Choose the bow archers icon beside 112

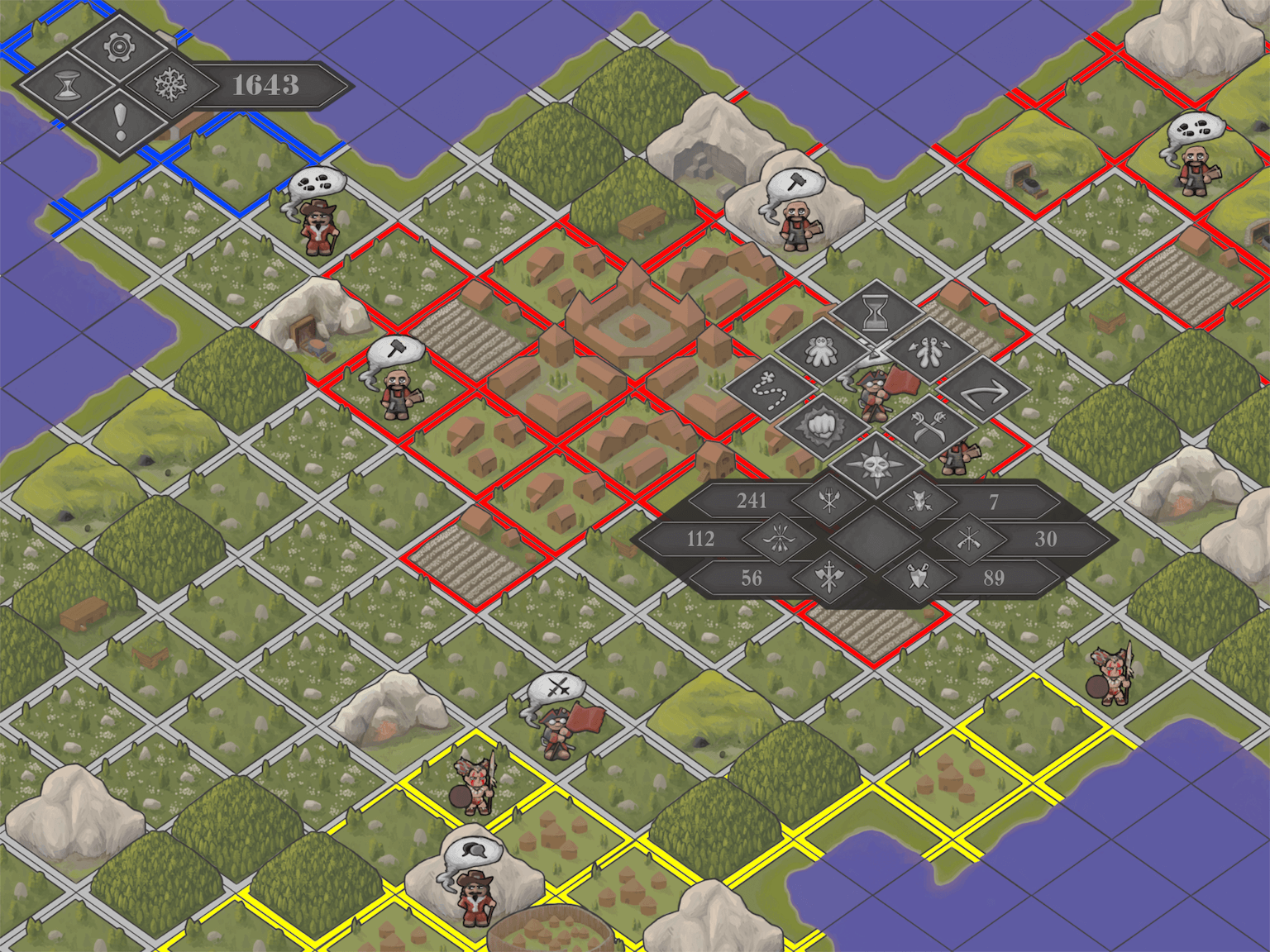(779, 539)
